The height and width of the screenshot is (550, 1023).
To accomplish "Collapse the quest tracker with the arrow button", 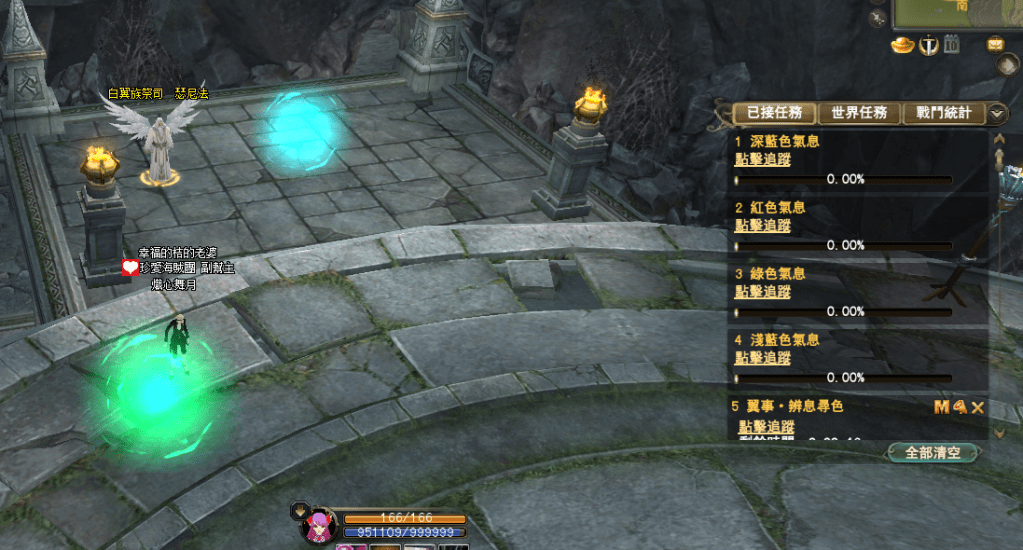I will click(x=997, y=114).
